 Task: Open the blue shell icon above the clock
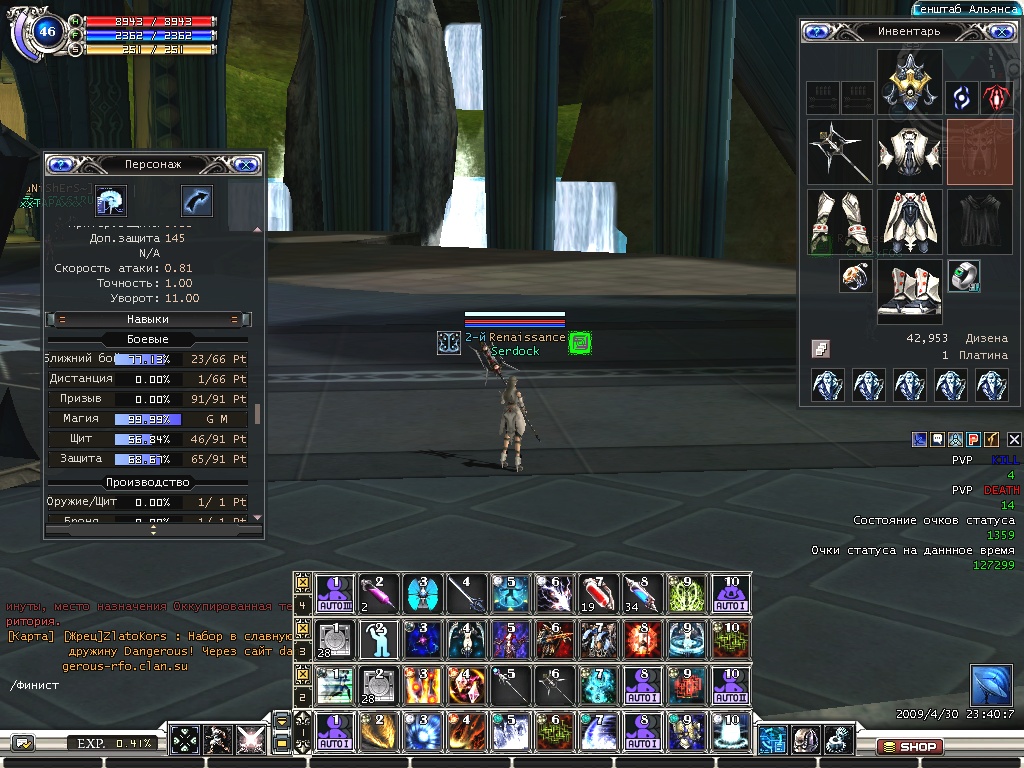click(991, 686)
